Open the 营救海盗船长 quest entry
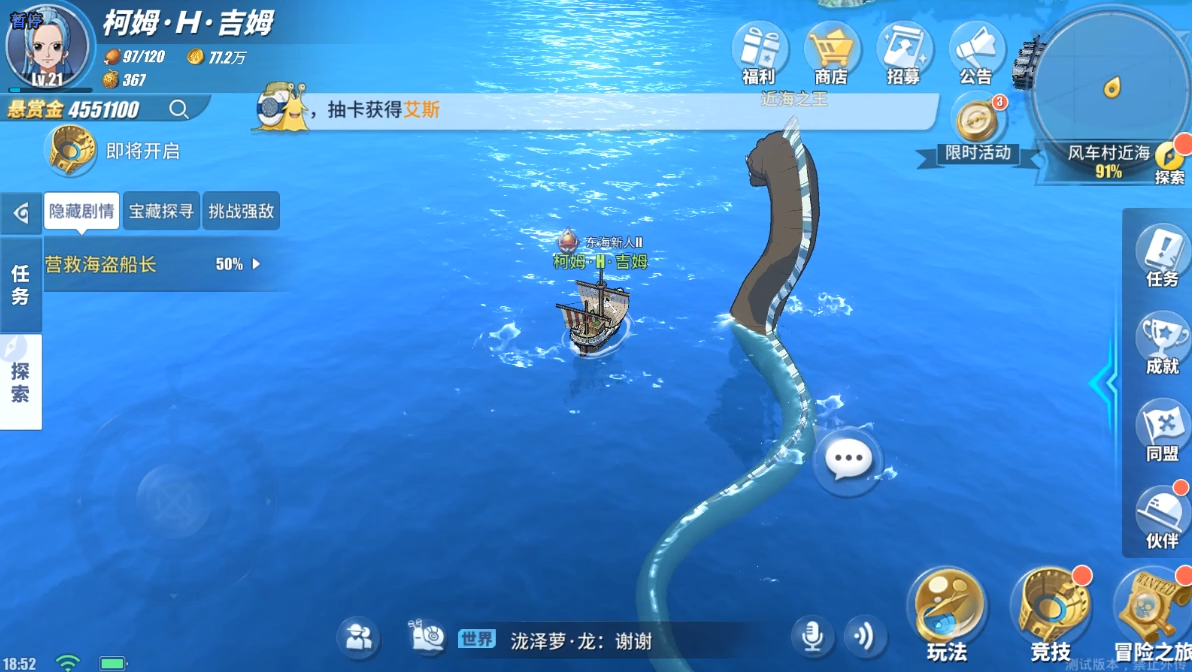 (150, 265)
